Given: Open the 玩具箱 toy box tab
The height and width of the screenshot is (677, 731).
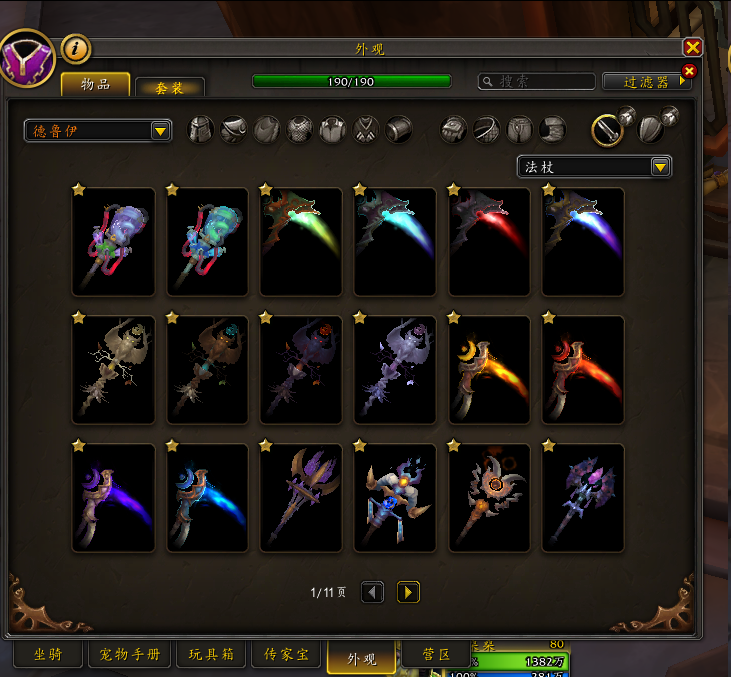Looking at the screenshot, I should tap(210, 656).
